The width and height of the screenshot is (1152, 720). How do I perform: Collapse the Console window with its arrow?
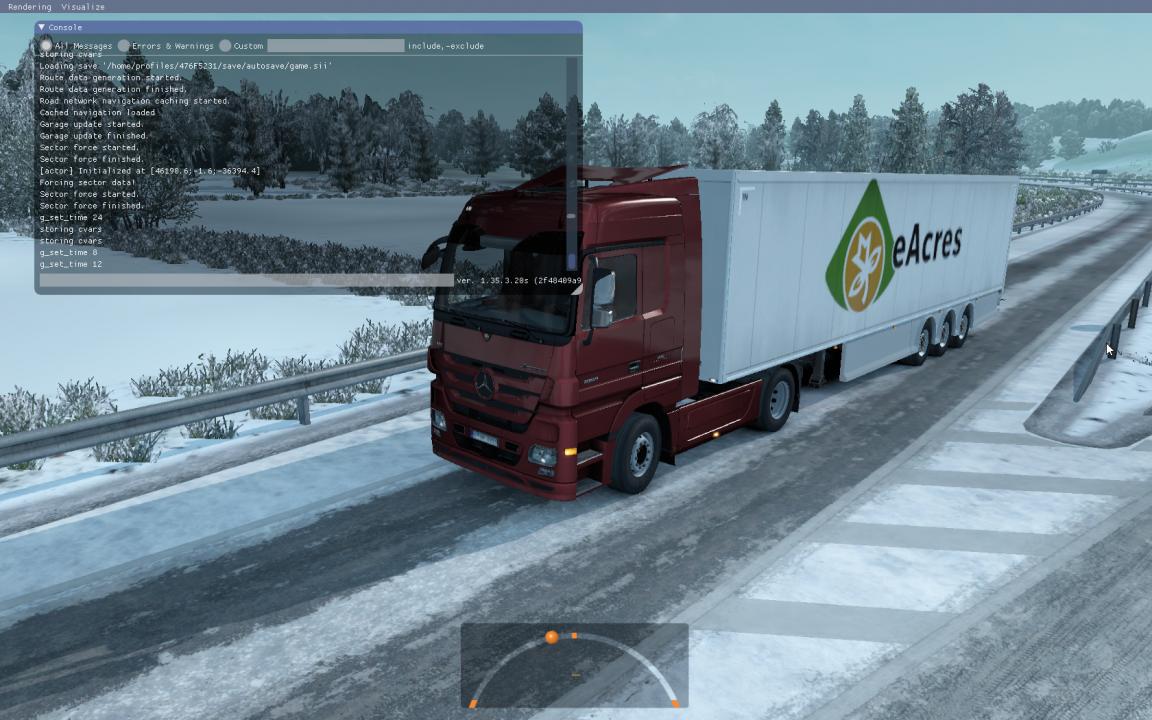point(42,27)
